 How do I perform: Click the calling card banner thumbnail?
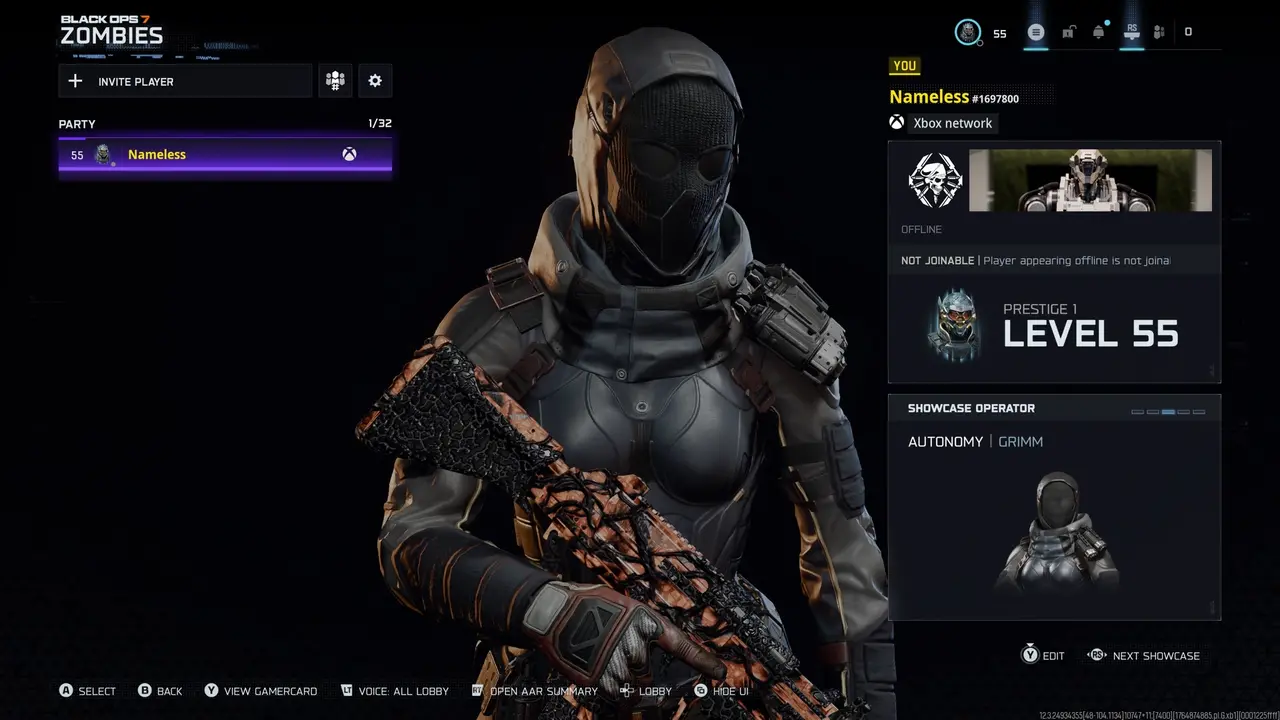[x=1089, y=180]
